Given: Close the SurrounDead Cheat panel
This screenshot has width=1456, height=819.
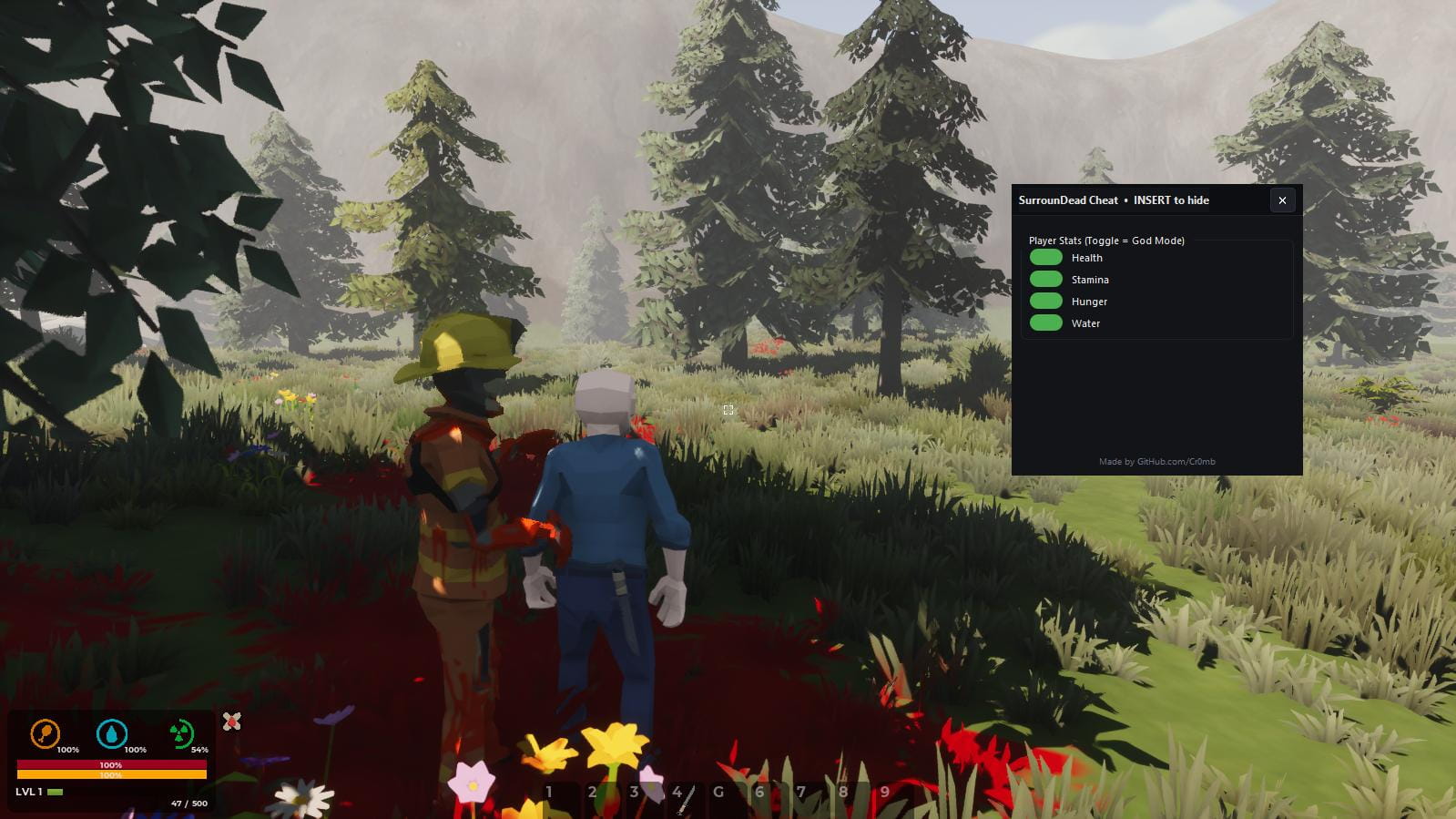Looking at the screenshot, I should click(x=1282, y=200).
